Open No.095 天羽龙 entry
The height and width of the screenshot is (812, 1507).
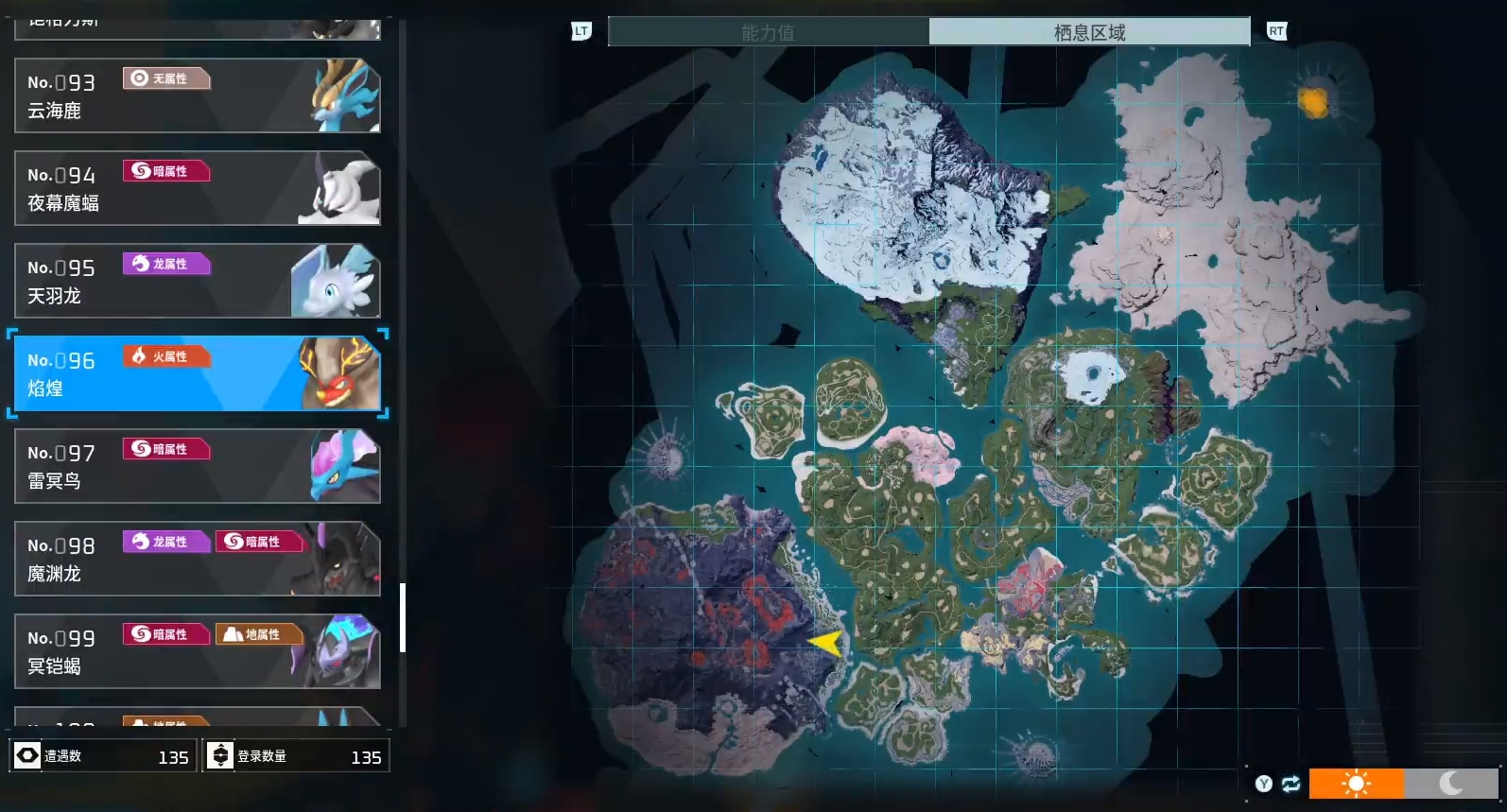click(197, 281)
